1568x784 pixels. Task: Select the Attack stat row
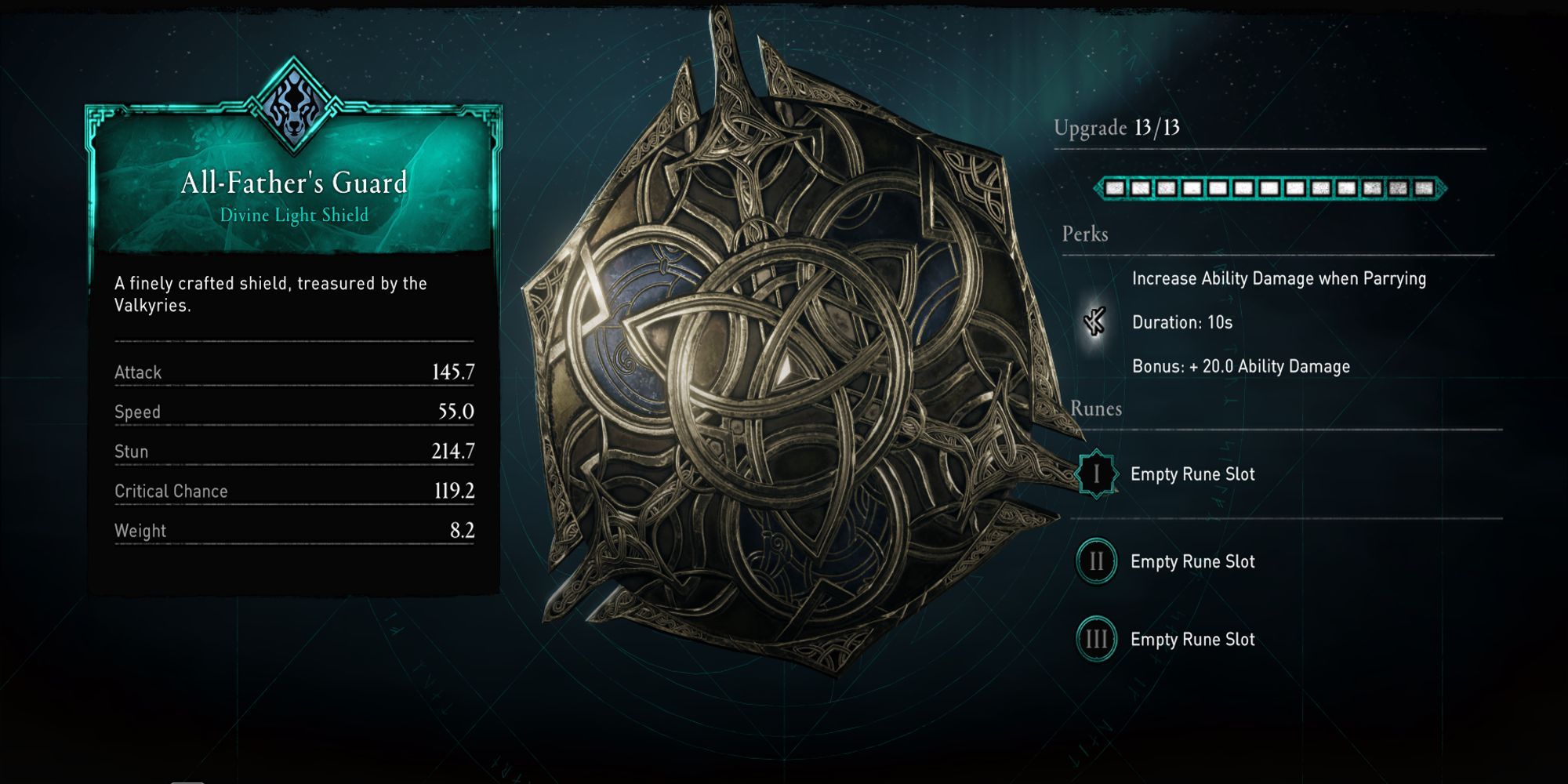294,372
